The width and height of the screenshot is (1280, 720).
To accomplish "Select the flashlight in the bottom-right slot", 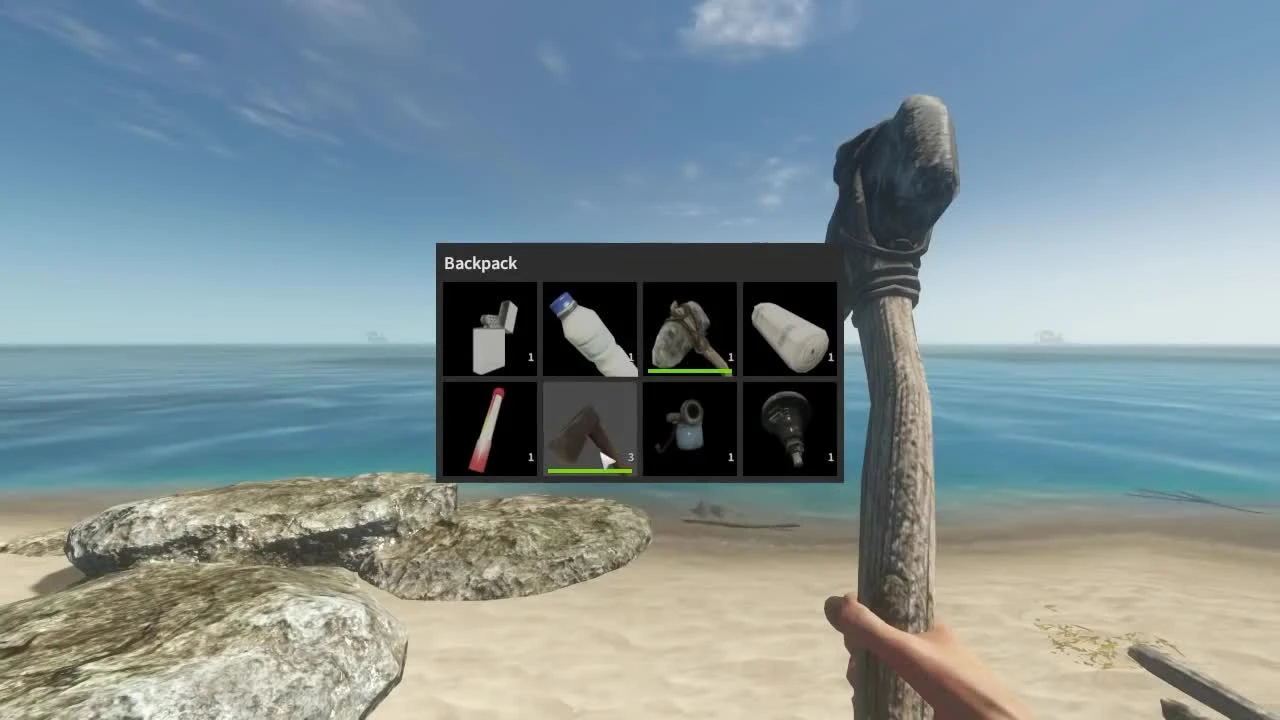I will point(790,430).
